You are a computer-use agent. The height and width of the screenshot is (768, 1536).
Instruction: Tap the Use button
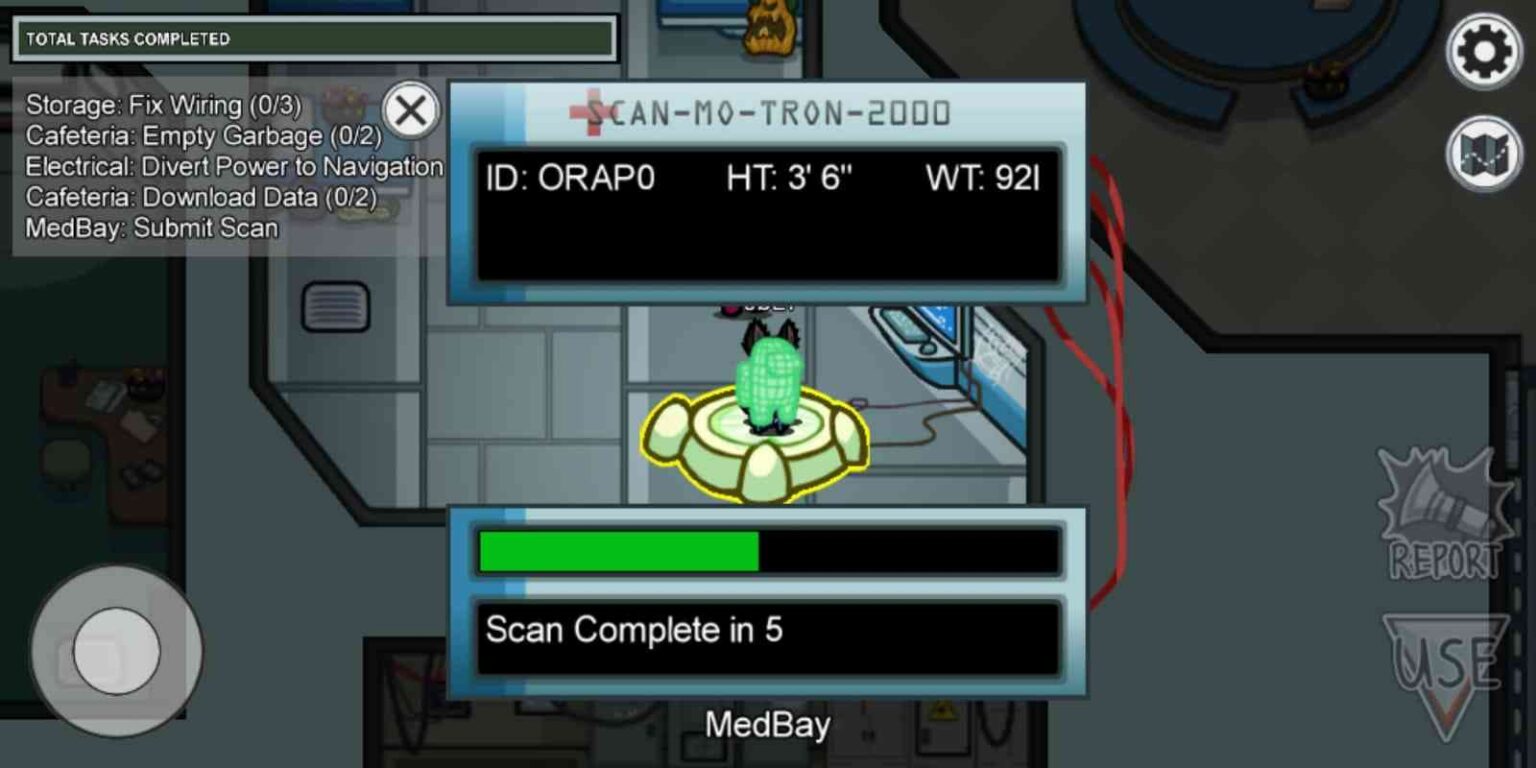tap(1448, 660)
